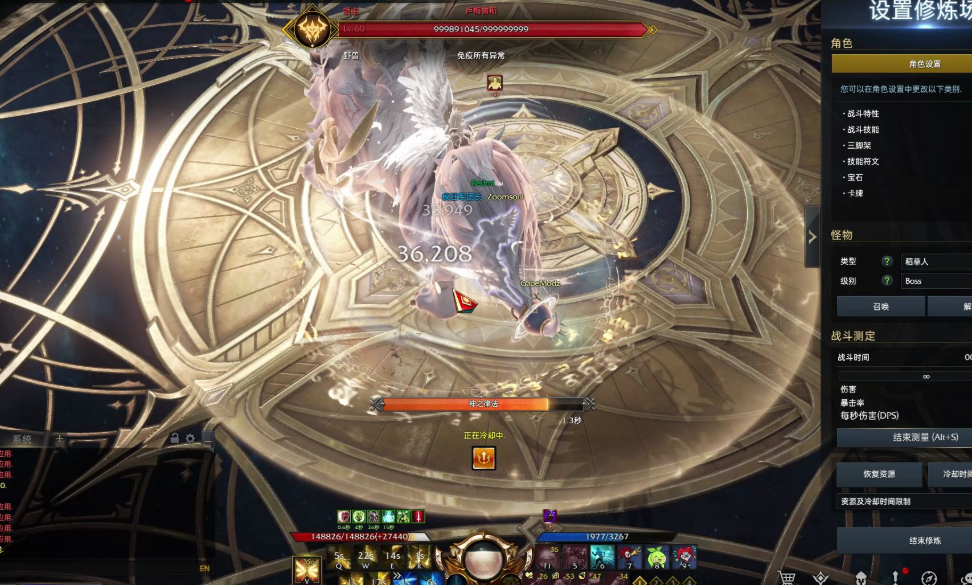Image resolution: width=972 pixels, height=585 pixels.
Task: Collapse the training panel with the arrow tab
Action: point(812,237)
